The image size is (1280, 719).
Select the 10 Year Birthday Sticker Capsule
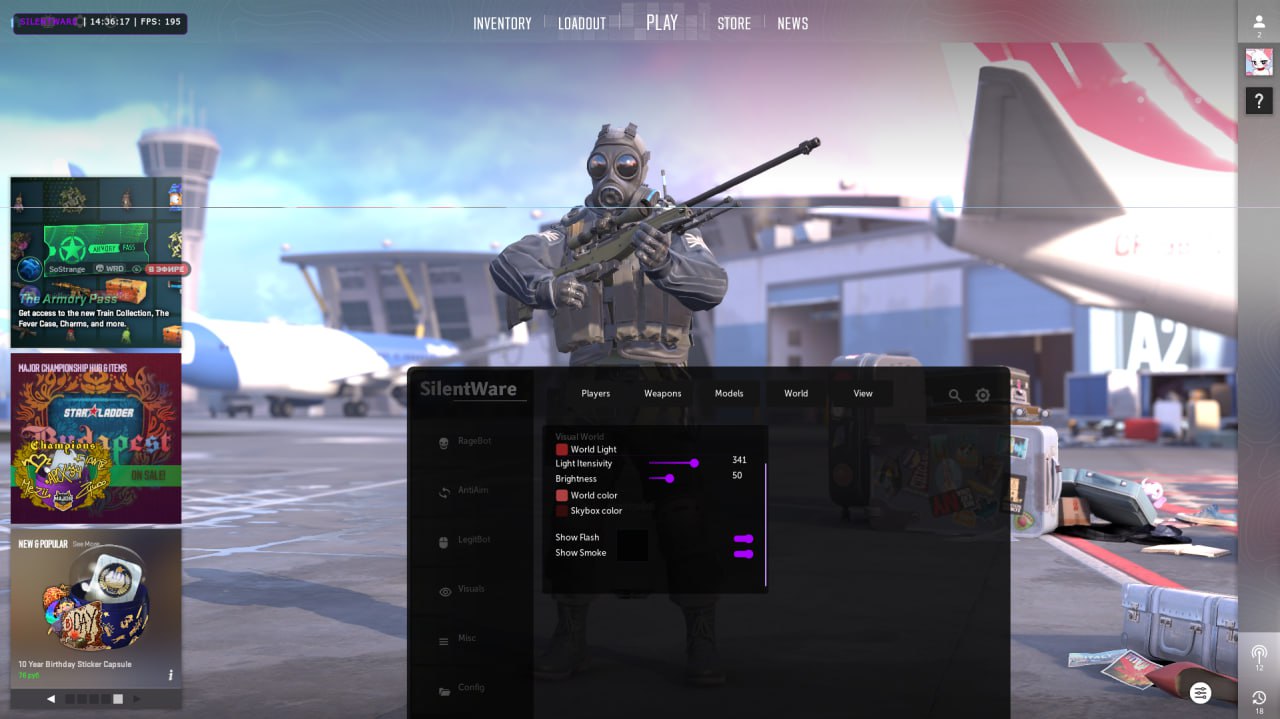coord(96,610)
